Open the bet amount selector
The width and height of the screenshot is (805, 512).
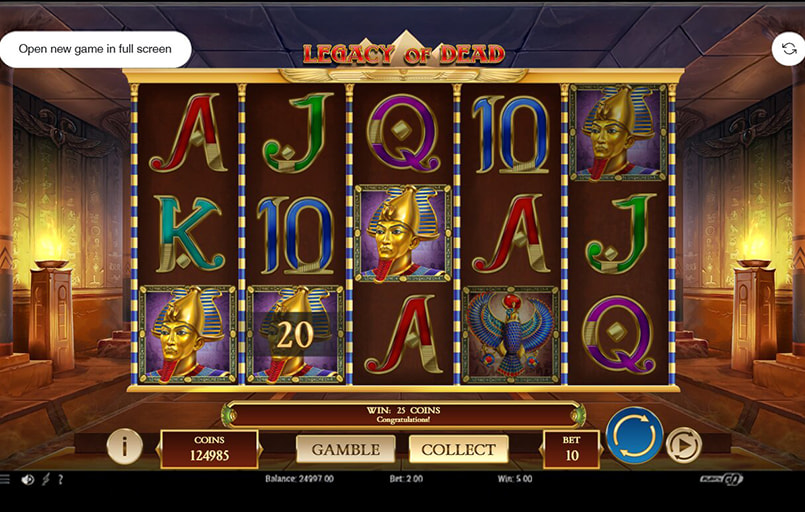(x=571, y=449)
